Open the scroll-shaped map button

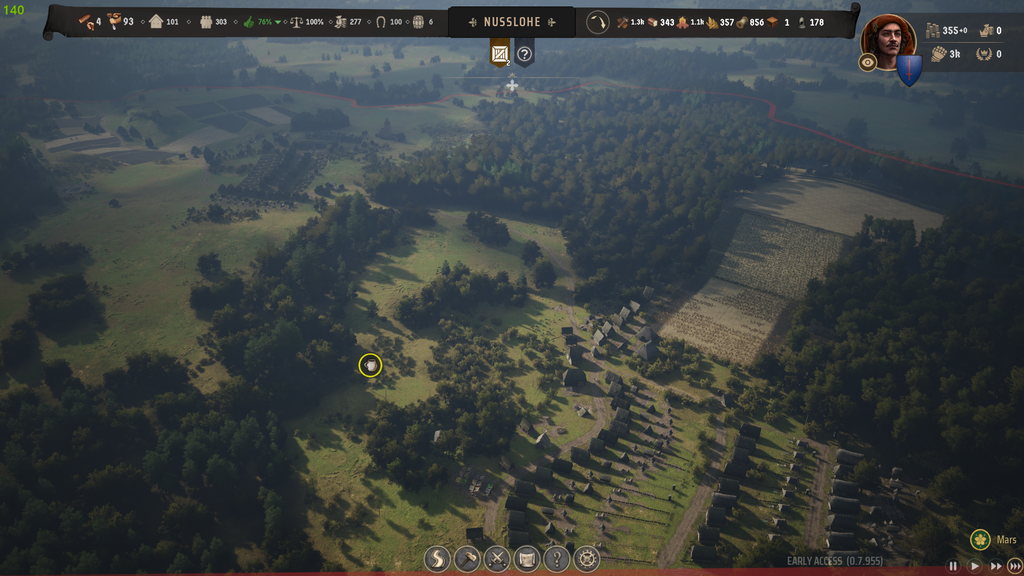click(527, 559)
